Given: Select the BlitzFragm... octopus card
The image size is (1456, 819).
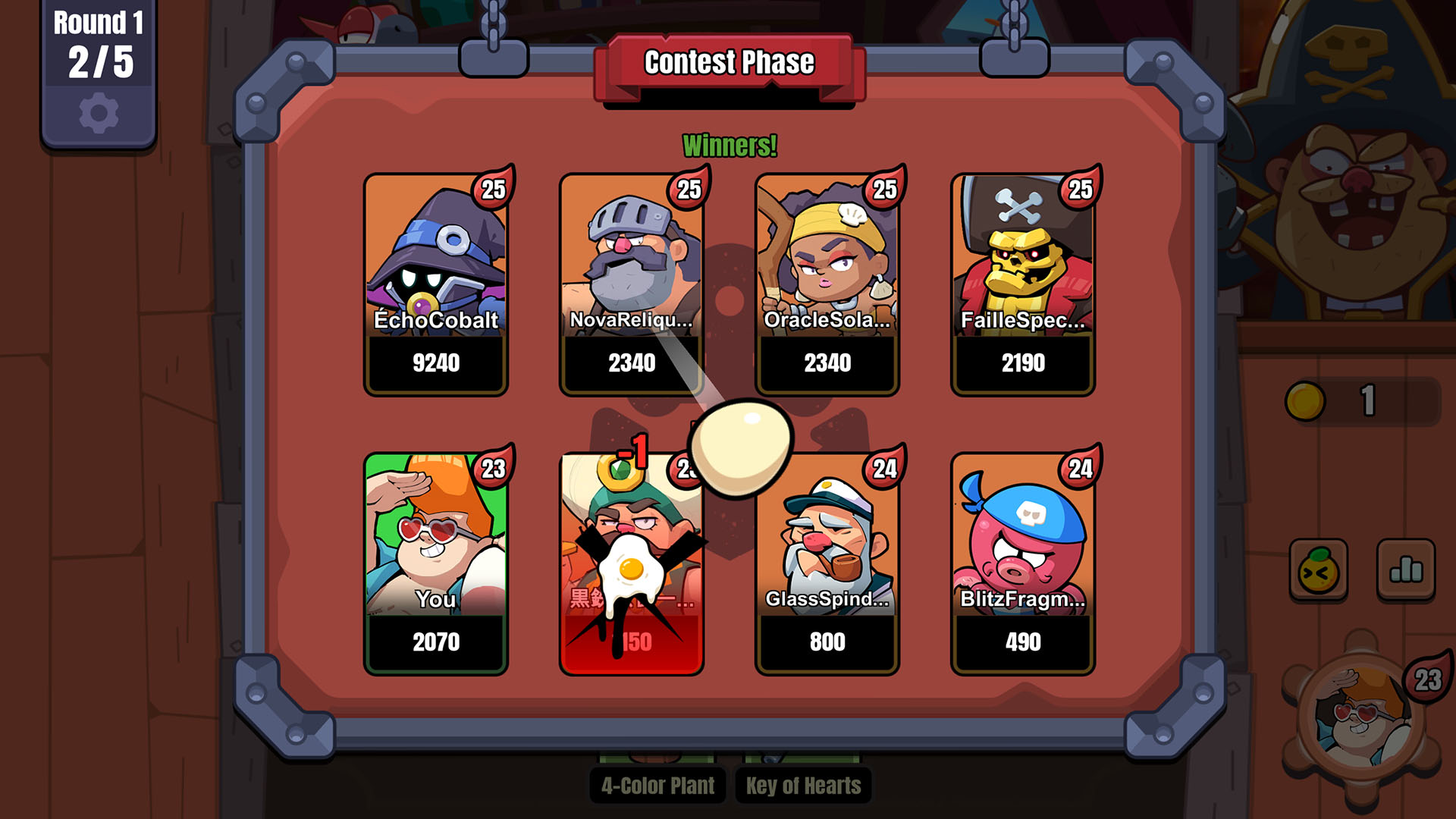Looking at the screenshot, I should (1023, 563).
